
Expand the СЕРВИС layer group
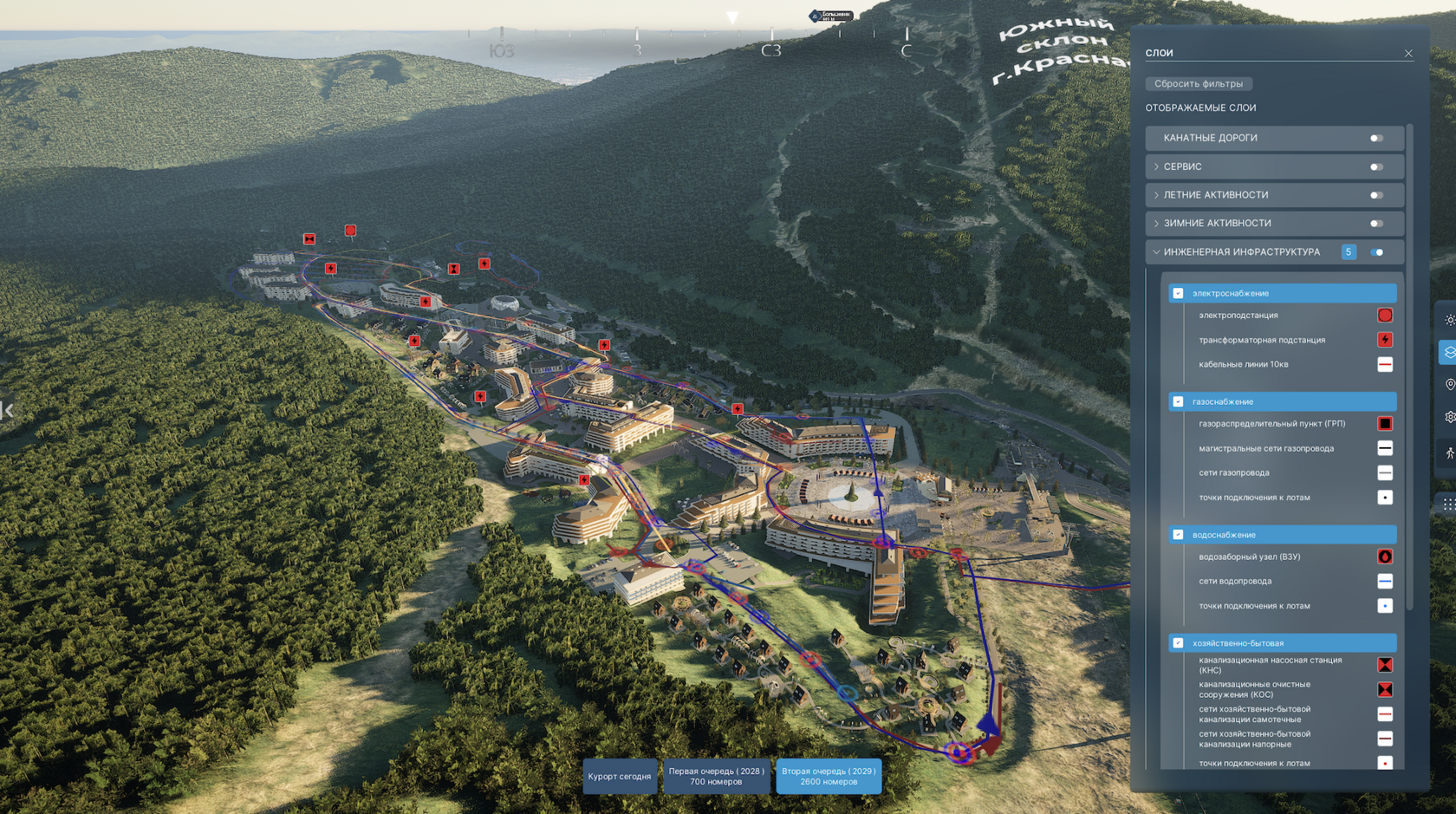[1156, 166]
